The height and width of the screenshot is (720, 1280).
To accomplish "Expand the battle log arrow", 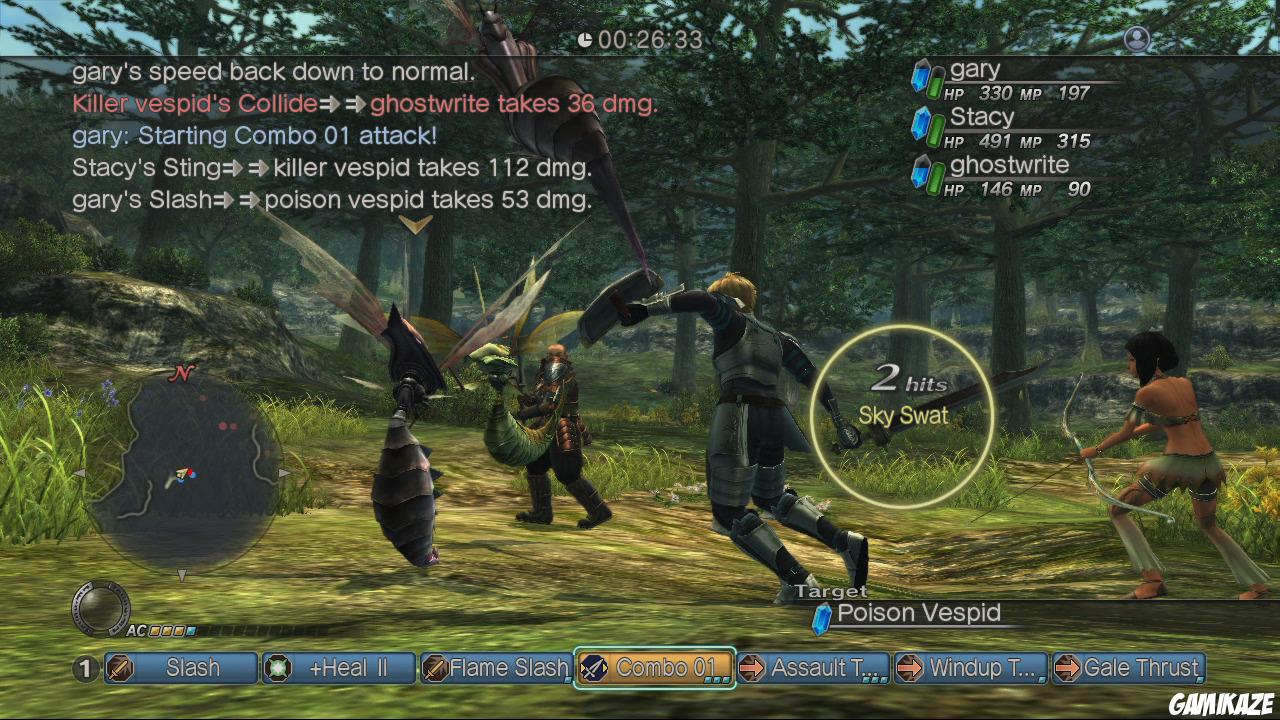I will [415, 224].
